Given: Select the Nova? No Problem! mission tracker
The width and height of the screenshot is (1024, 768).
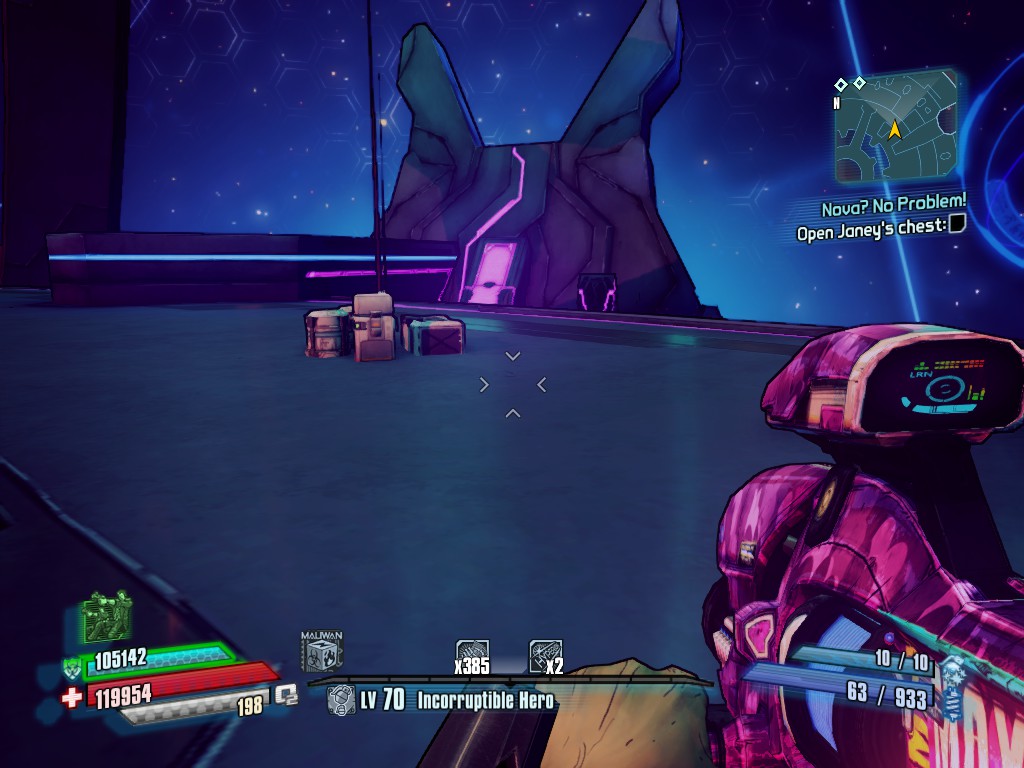Looking at the screenshot, I should point(894,206).
